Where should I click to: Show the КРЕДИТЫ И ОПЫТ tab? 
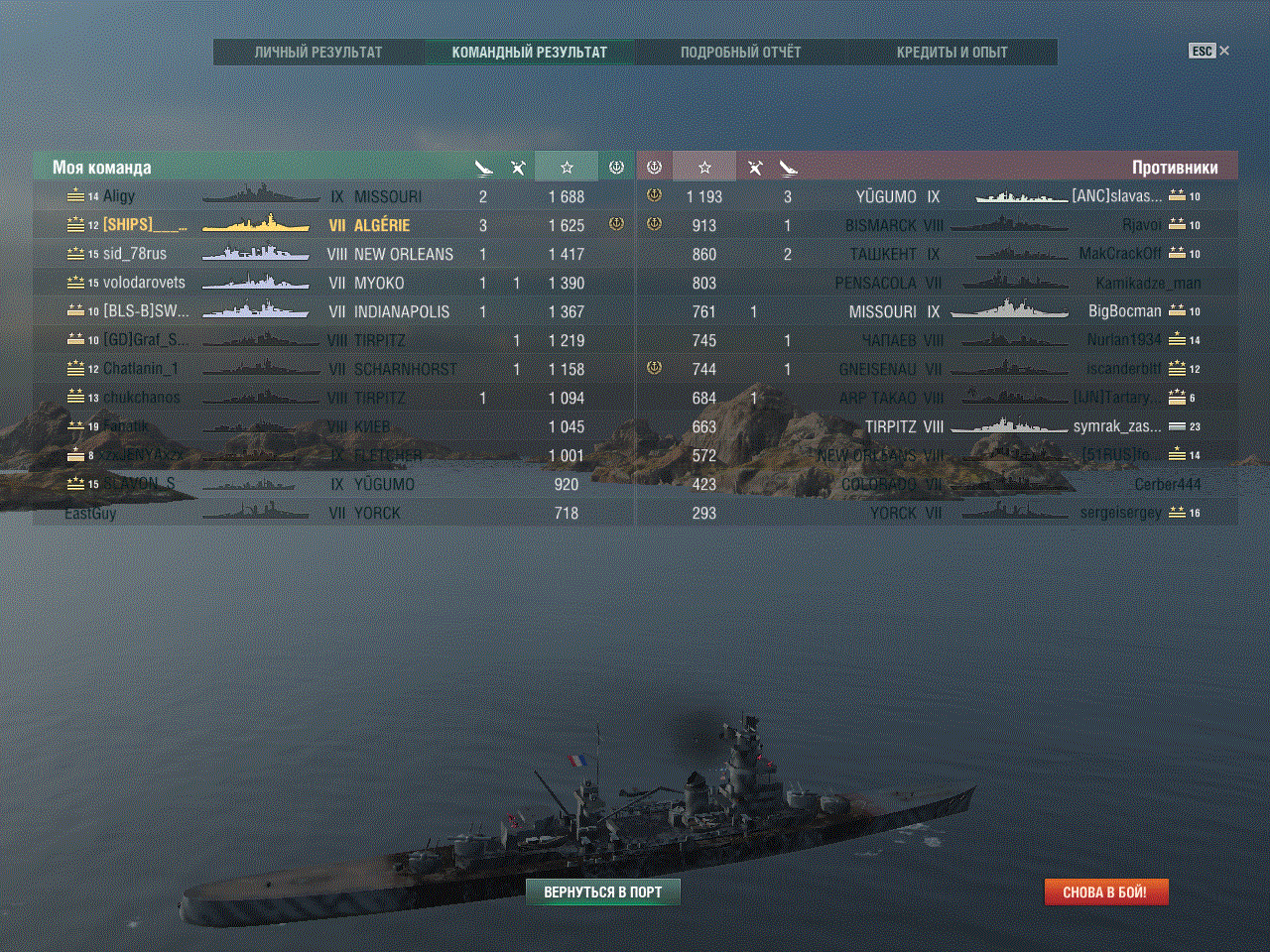952,53
